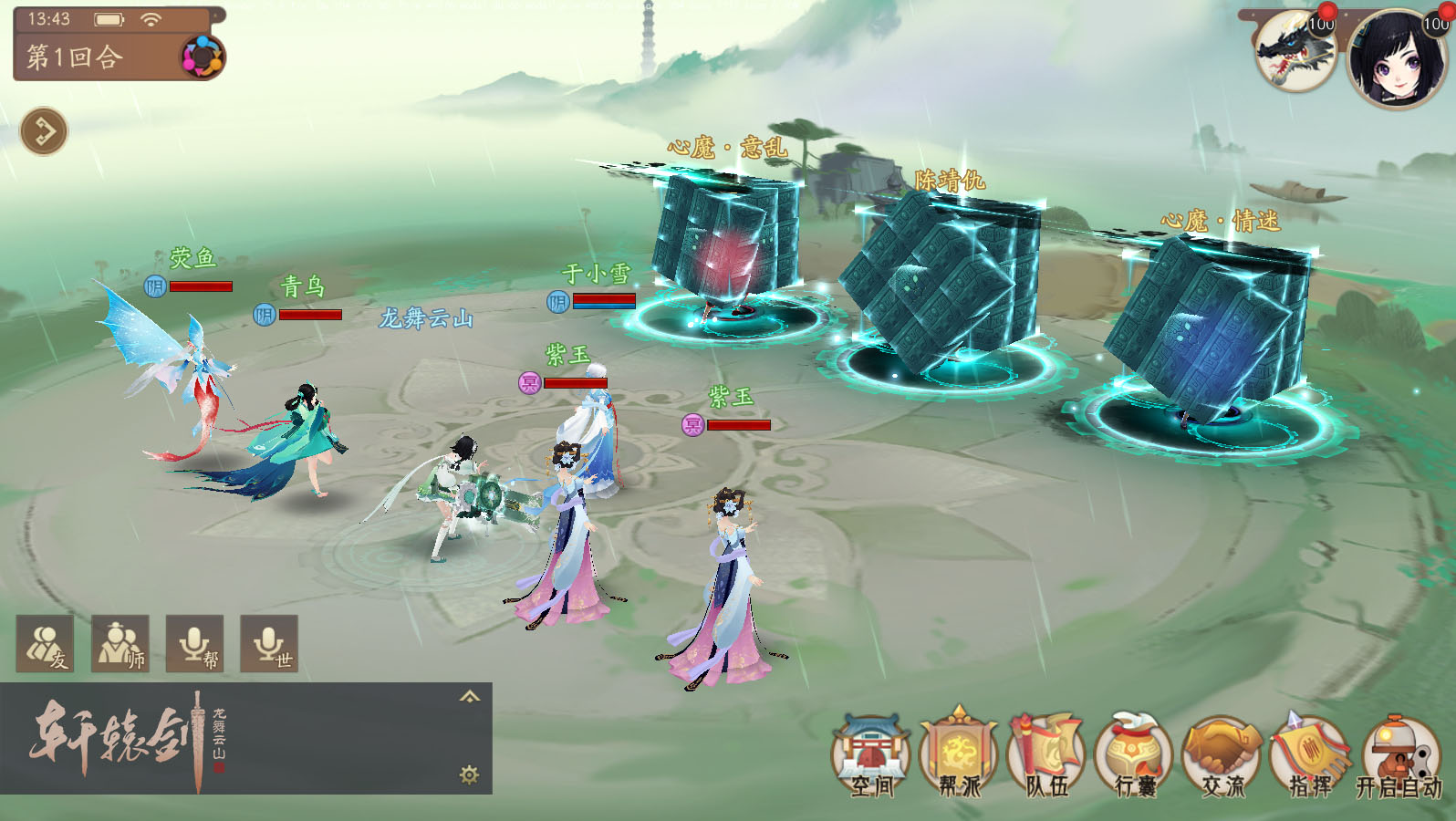The image size is (1456, 821).
Task: Open chat settings gear icon
Action: 469,775
